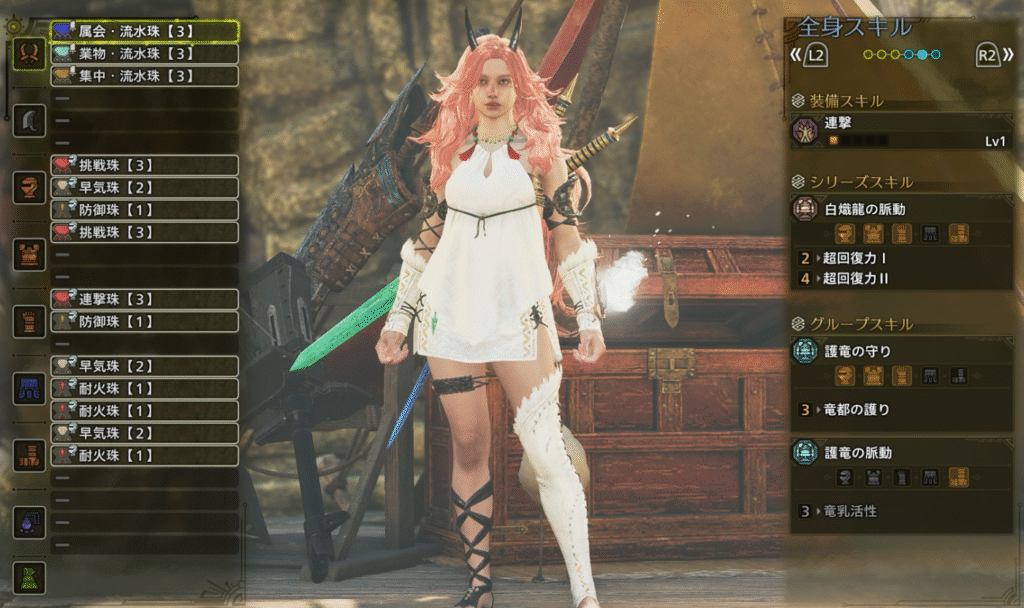
Task: Show details for the 連撃 equipment skill
Action: click(900, 131)
